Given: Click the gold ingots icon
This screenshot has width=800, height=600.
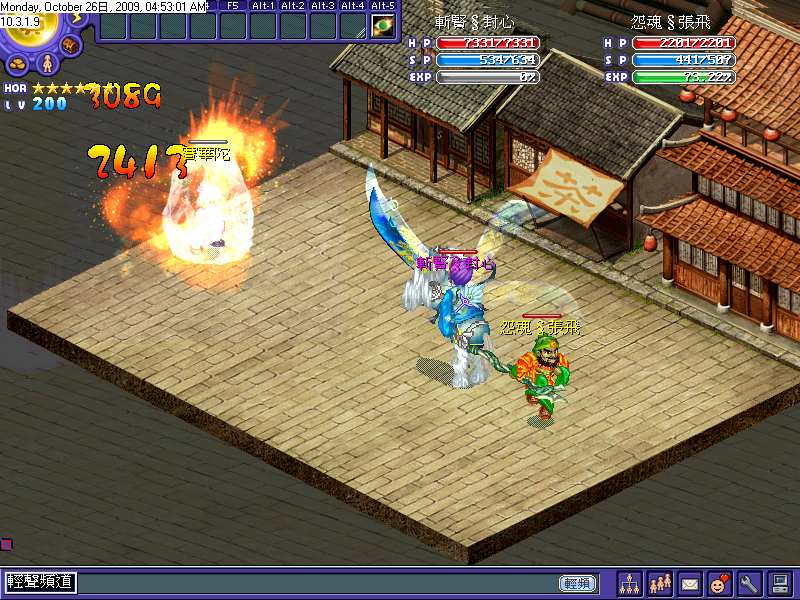Looking at the screenshot, I should click(x=18, y=65).
